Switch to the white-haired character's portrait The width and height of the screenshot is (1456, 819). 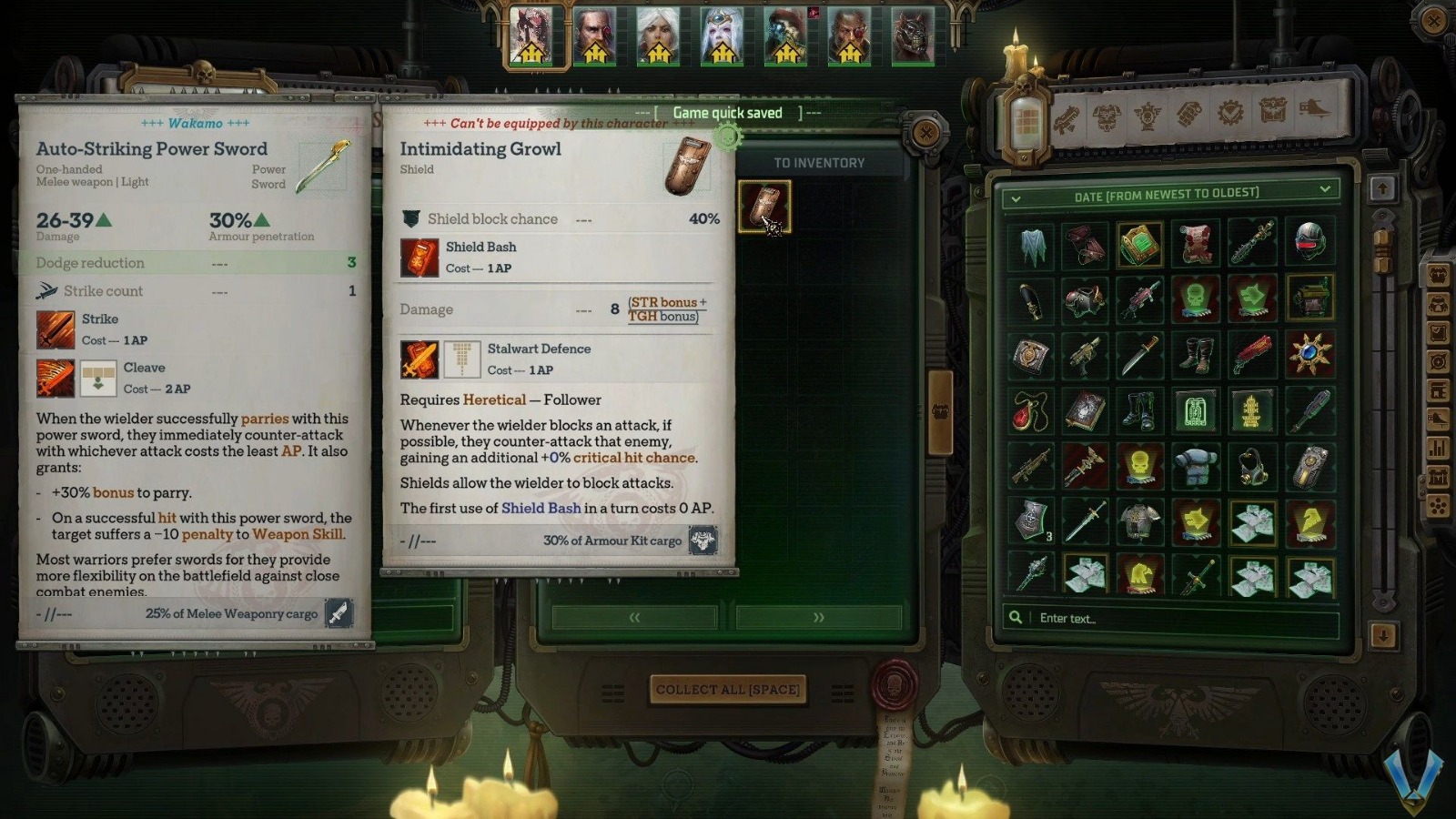(657, 36)
